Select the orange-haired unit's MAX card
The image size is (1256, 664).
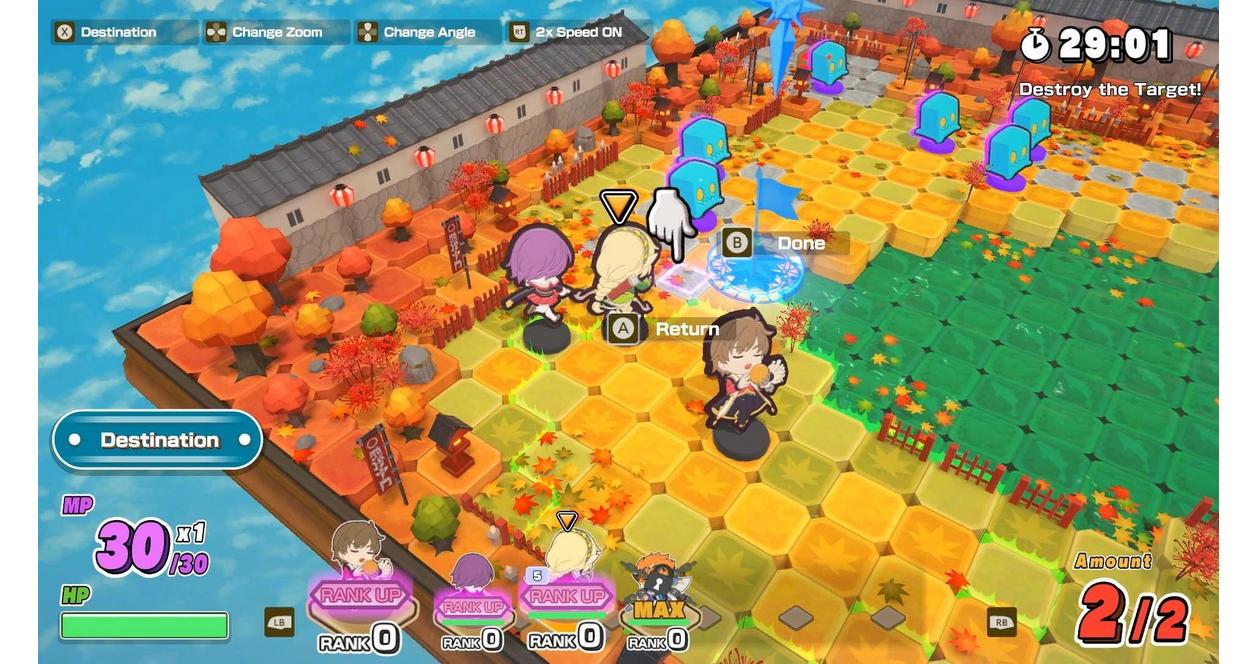(x=657, y=608)
